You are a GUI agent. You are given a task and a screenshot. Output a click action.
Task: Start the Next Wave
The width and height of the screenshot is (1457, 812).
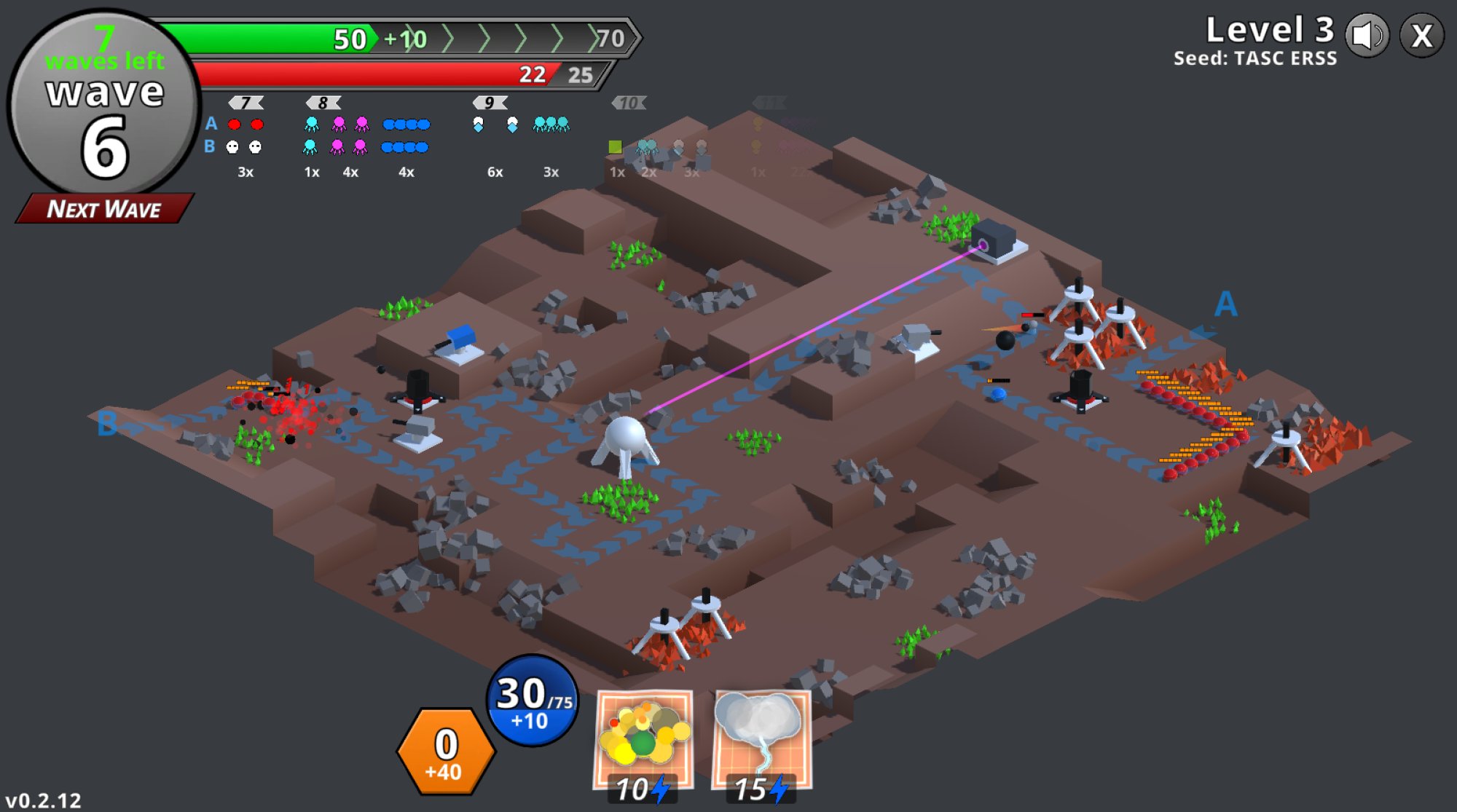click(104, 209)
